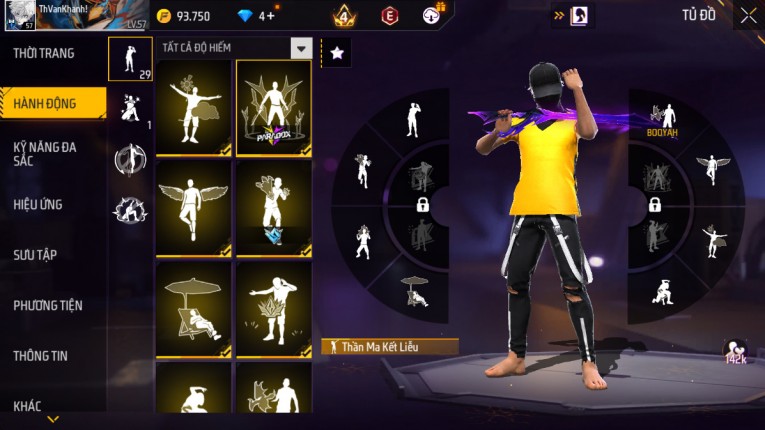Screen dimensions: 765x430
Task: Open the Tất Cả Độ Hiếm dropdown
Action: tap(300, 48)
